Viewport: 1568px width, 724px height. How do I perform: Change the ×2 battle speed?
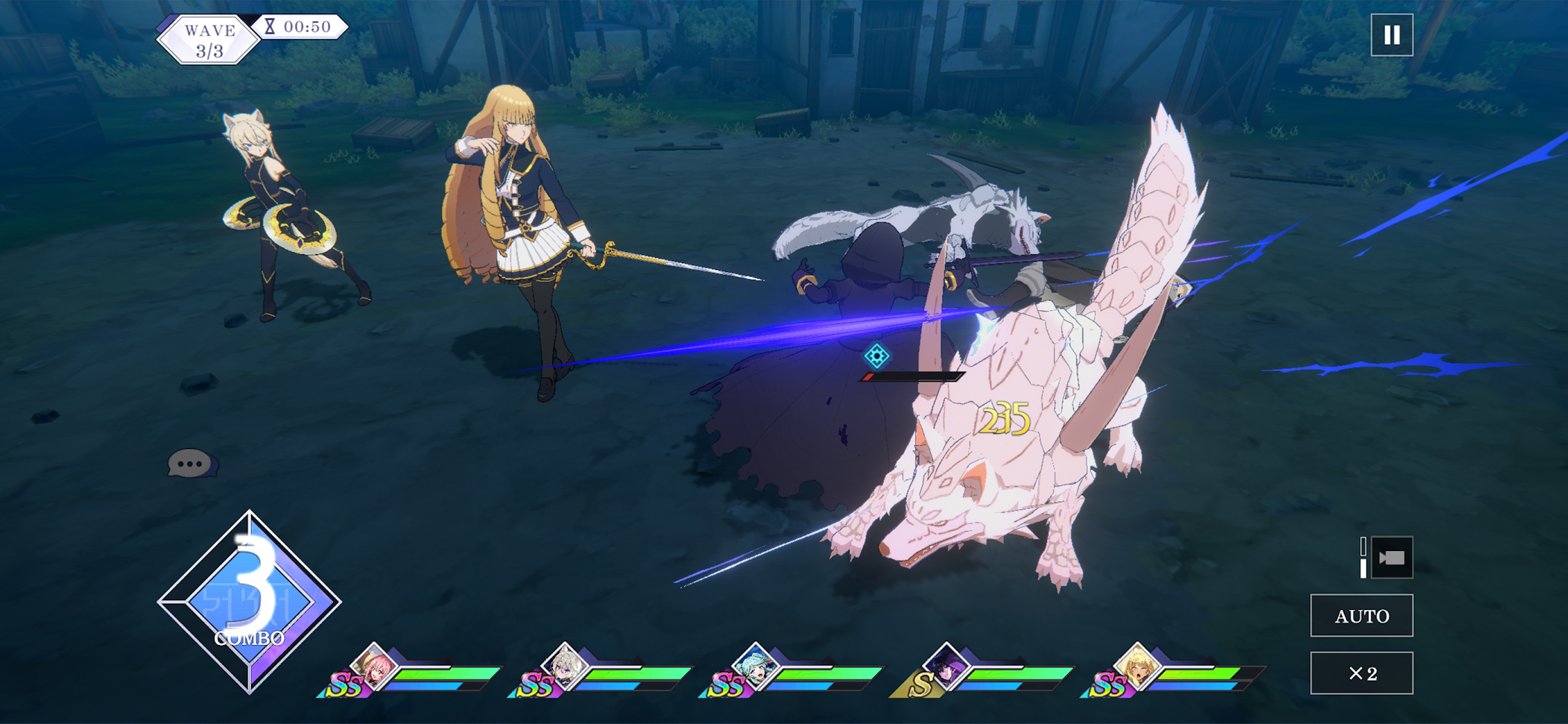[1362, 673]
